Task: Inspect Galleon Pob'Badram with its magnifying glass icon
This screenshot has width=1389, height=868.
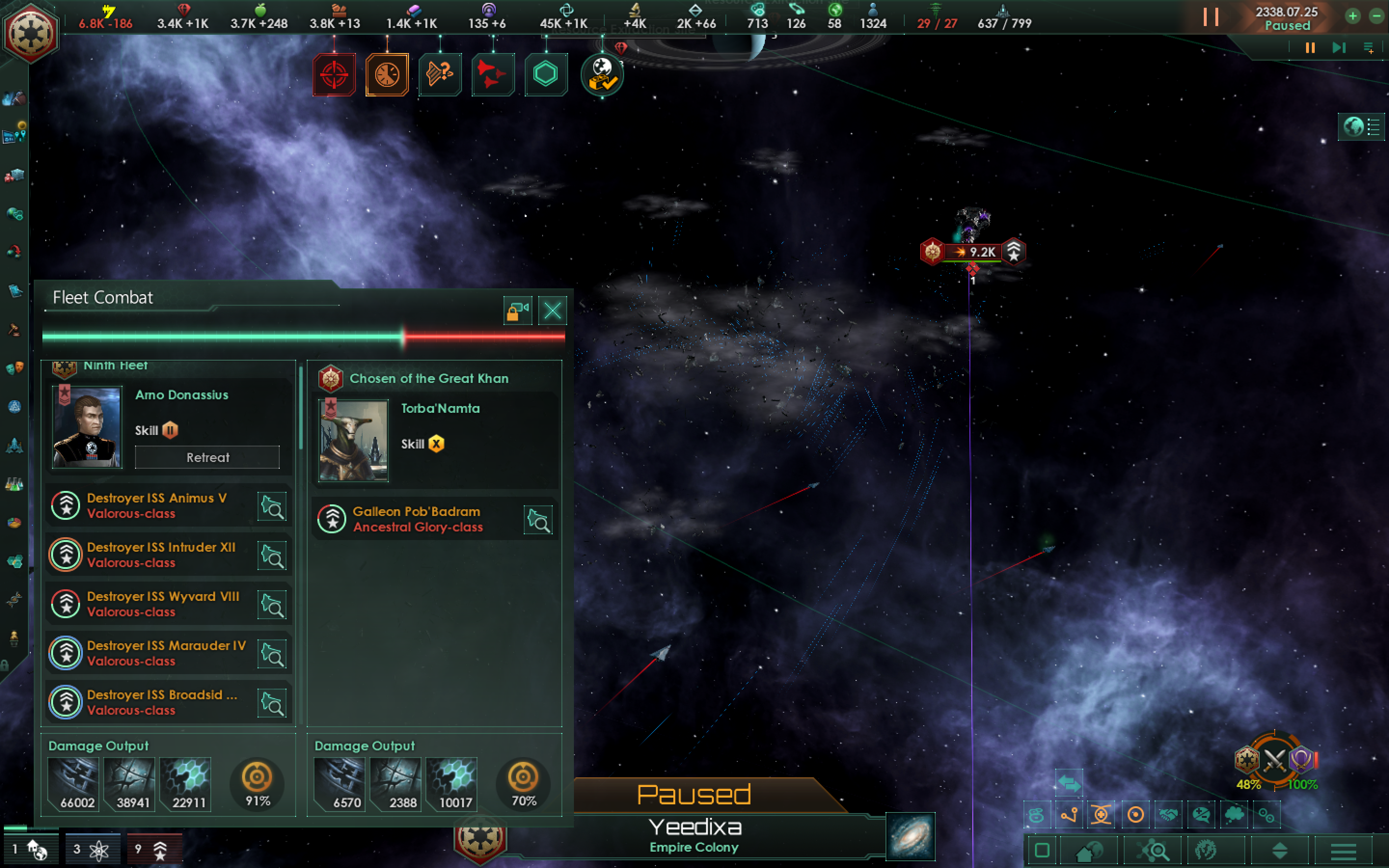Action: (538, 519)
